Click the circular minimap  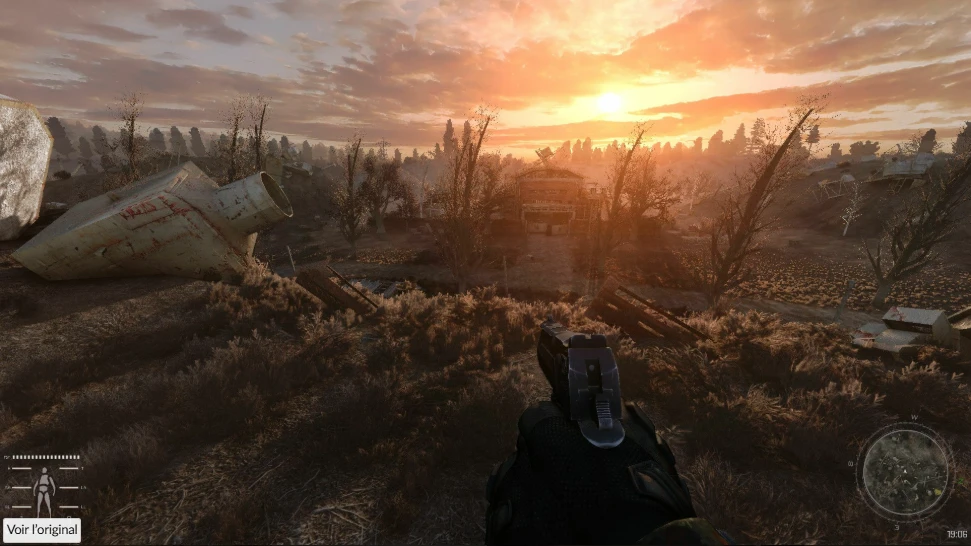point(905,471)
